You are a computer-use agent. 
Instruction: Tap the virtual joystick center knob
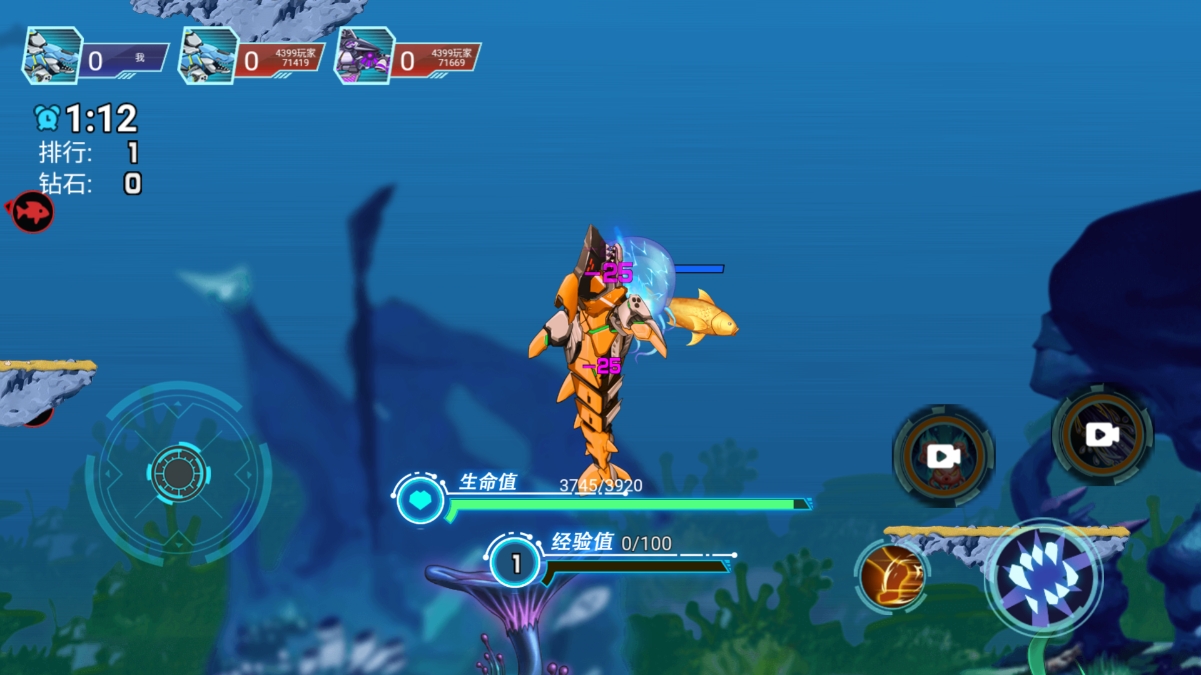178,473
